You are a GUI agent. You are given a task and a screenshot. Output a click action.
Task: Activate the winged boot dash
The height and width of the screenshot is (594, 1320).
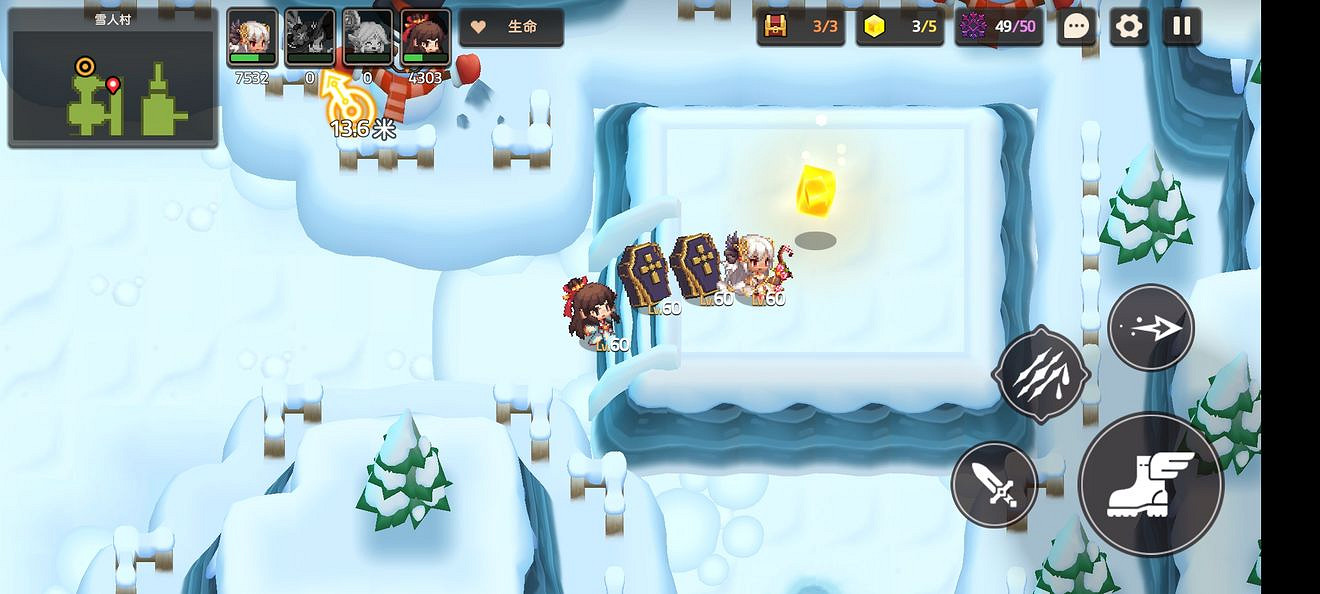1150,484
